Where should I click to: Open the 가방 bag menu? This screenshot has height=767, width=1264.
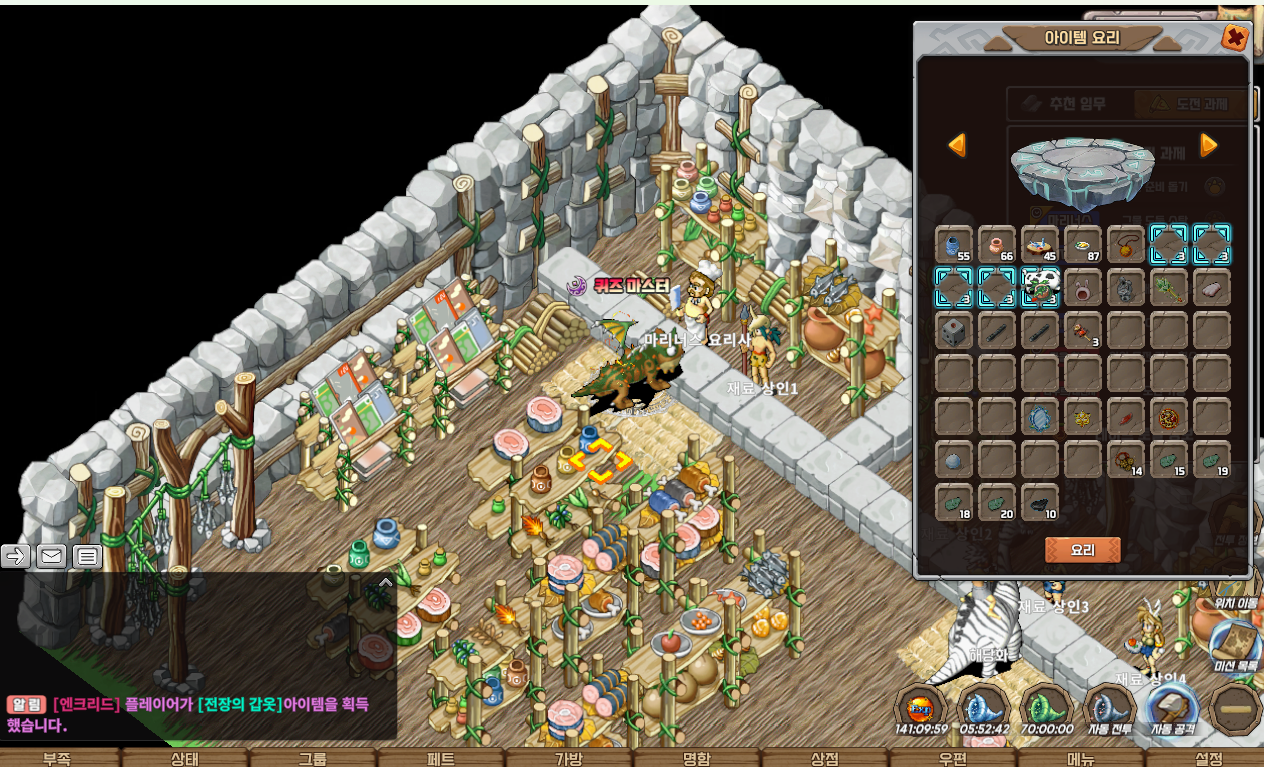click(568, 758)
